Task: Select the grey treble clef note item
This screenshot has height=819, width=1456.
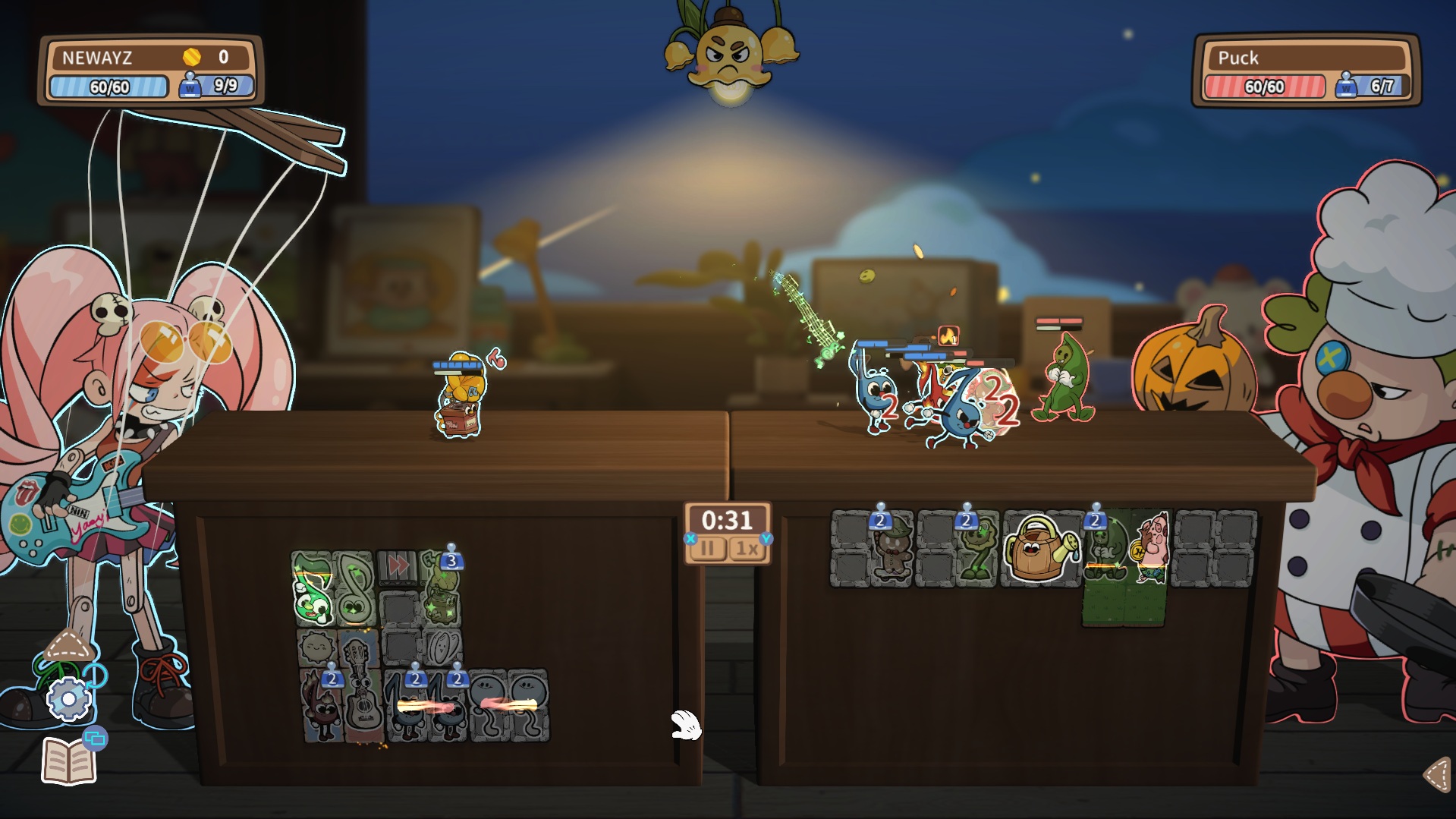Action: pos(355,589)
